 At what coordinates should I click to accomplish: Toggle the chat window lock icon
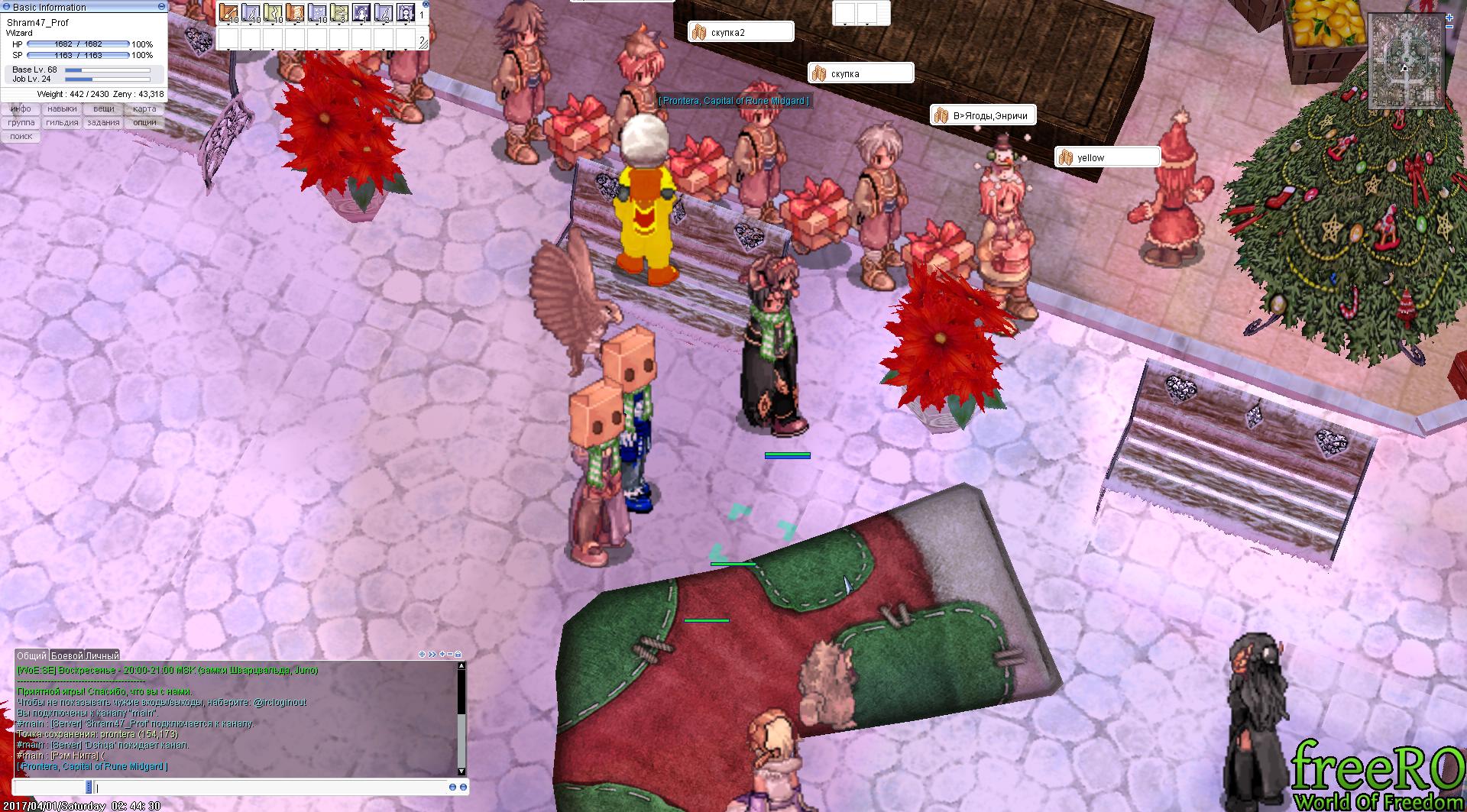(458, 655)
